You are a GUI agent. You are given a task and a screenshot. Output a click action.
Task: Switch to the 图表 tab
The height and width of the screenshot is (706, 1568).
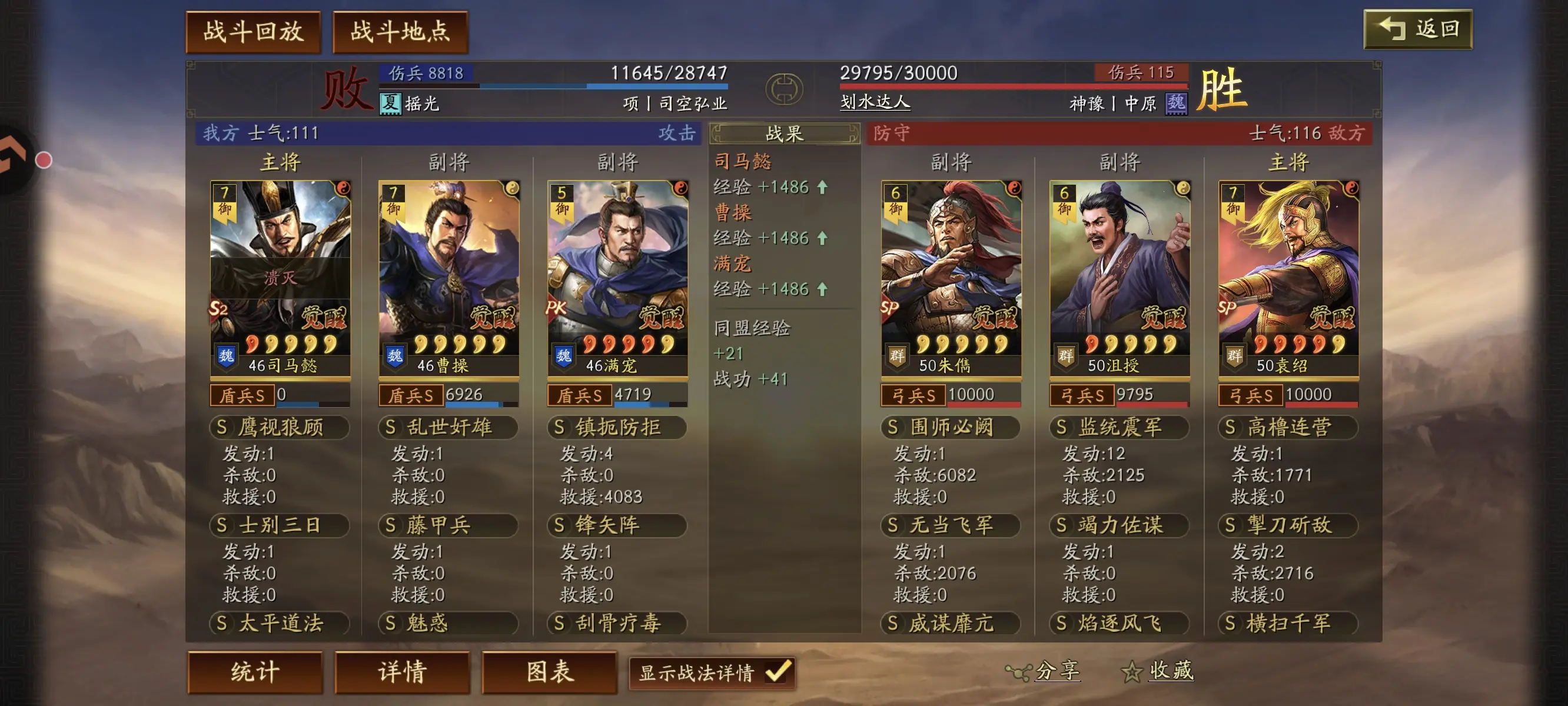click(550, 672)
